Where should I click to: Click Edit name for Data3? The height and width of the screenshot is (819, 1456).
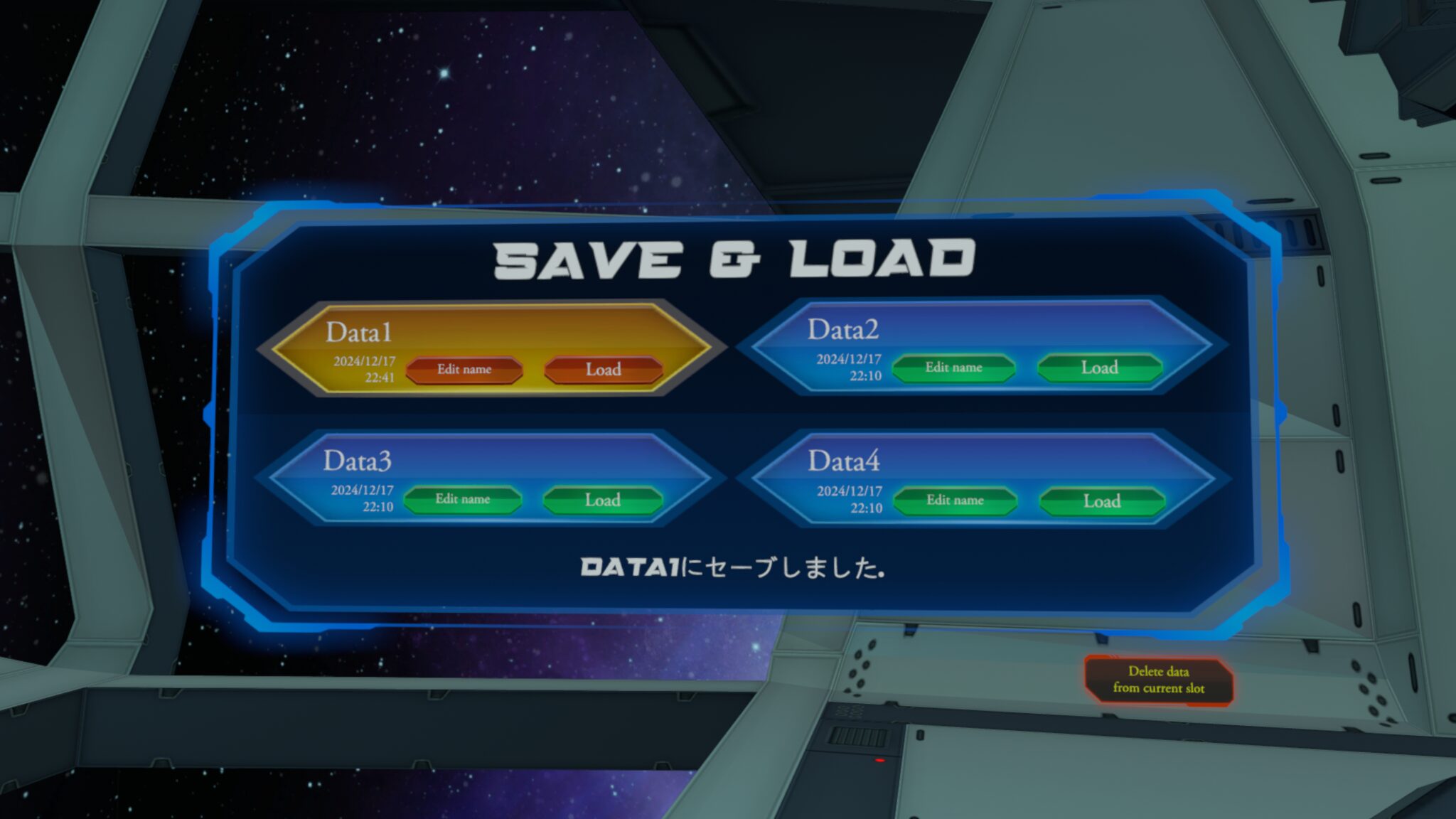coord(465,500)
